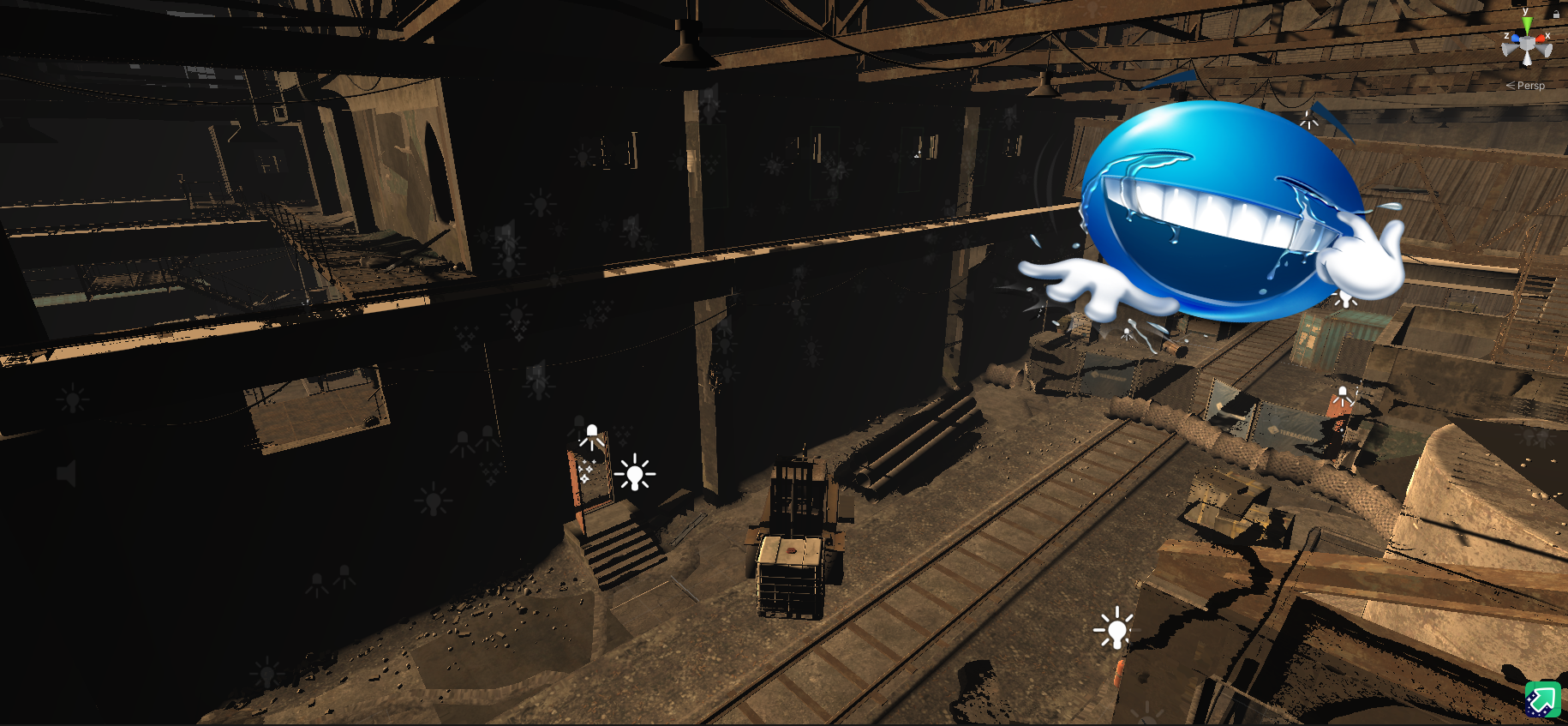Click the white bottom cone of the scene gizmo
The width and height of the screenshot is (1568, 726).
tap(1527, 59)
